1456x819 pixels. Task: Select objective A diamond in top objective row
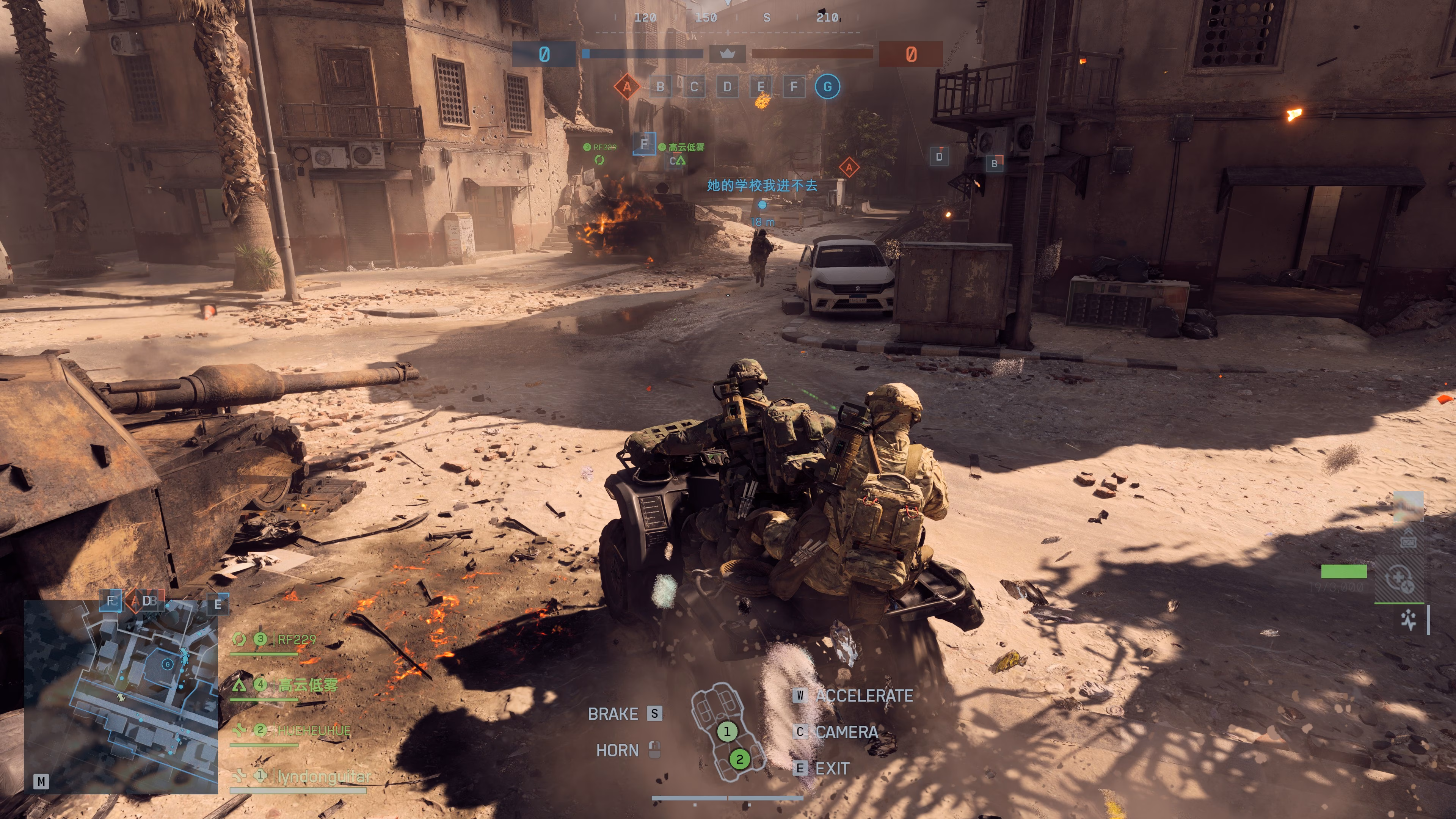tap(626, 87)
